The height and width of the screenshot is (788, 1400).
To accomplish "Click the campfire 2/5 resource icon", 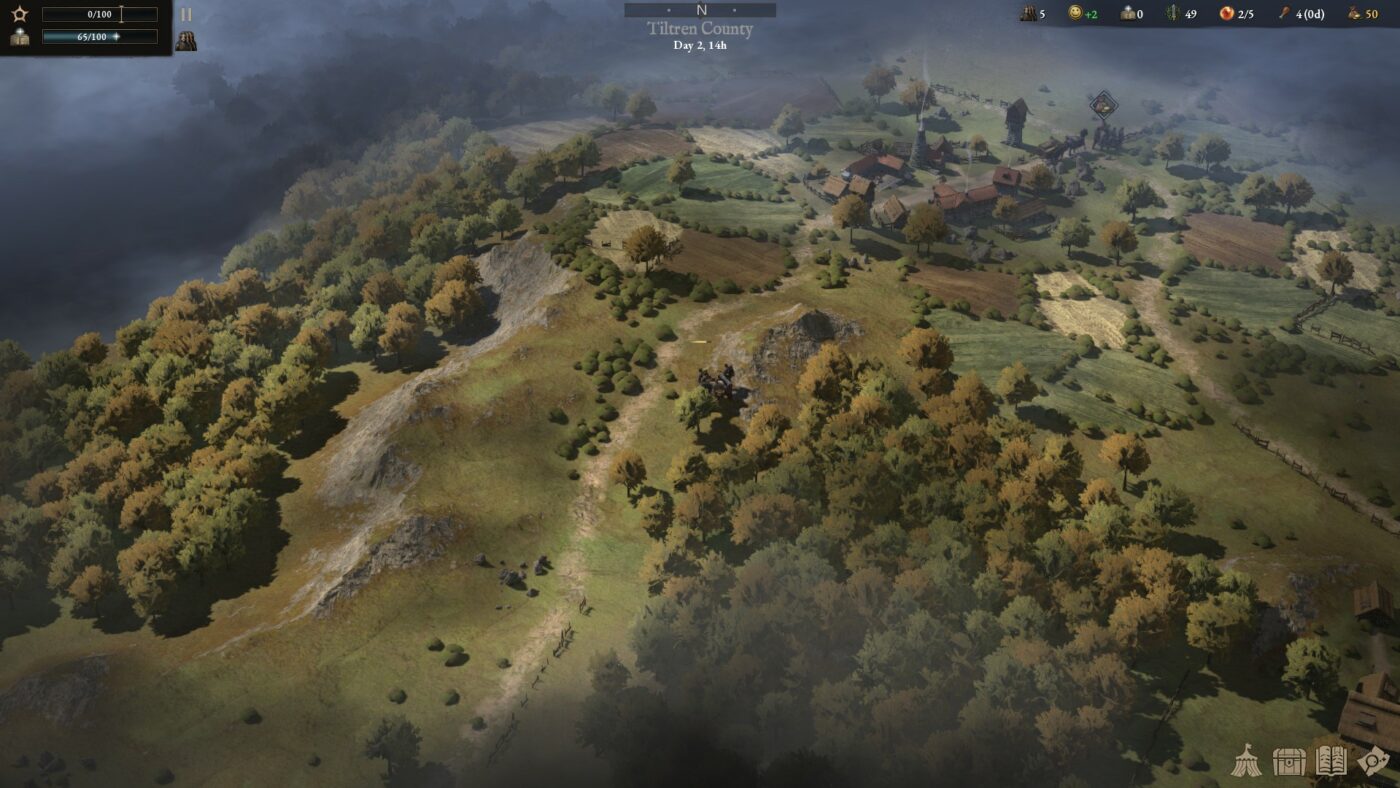I will [1228, 14].
